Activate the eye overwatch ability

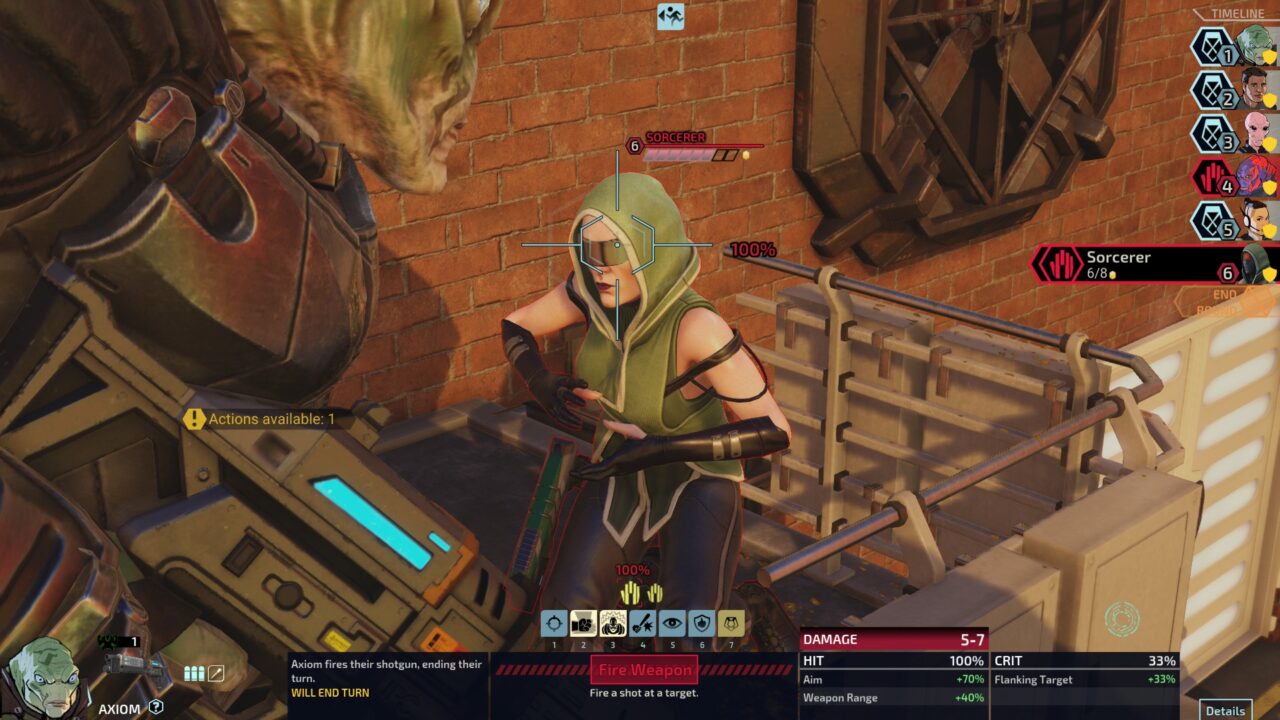(x=672, y=625)
